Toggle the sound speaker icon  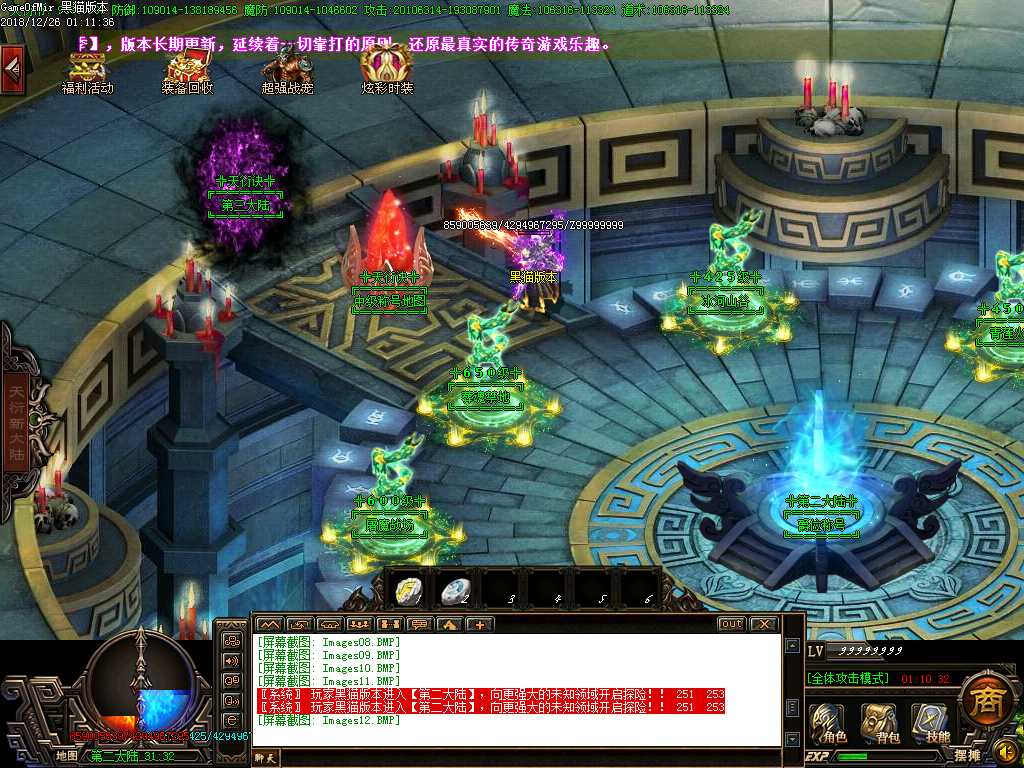[1007, 751]
